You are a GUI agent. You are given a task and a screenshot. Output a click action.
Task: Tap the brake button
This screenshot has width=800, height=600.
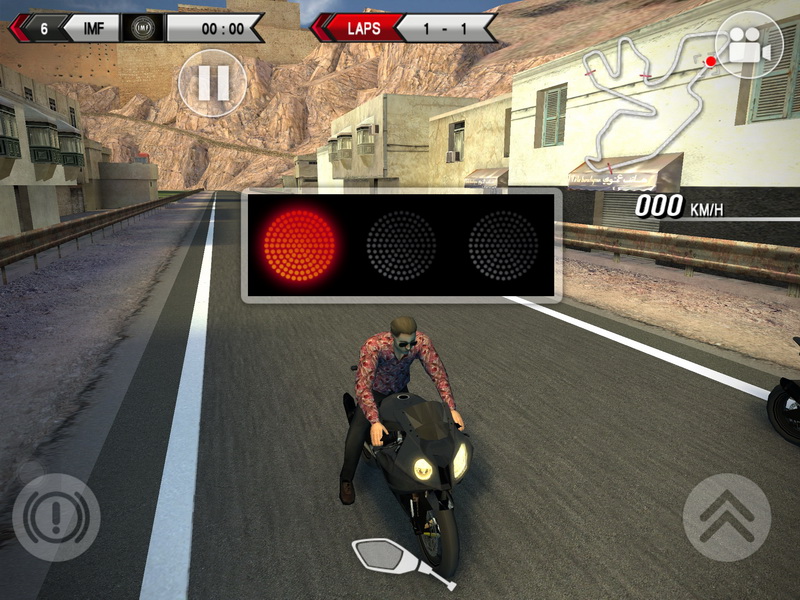[56, 516]
